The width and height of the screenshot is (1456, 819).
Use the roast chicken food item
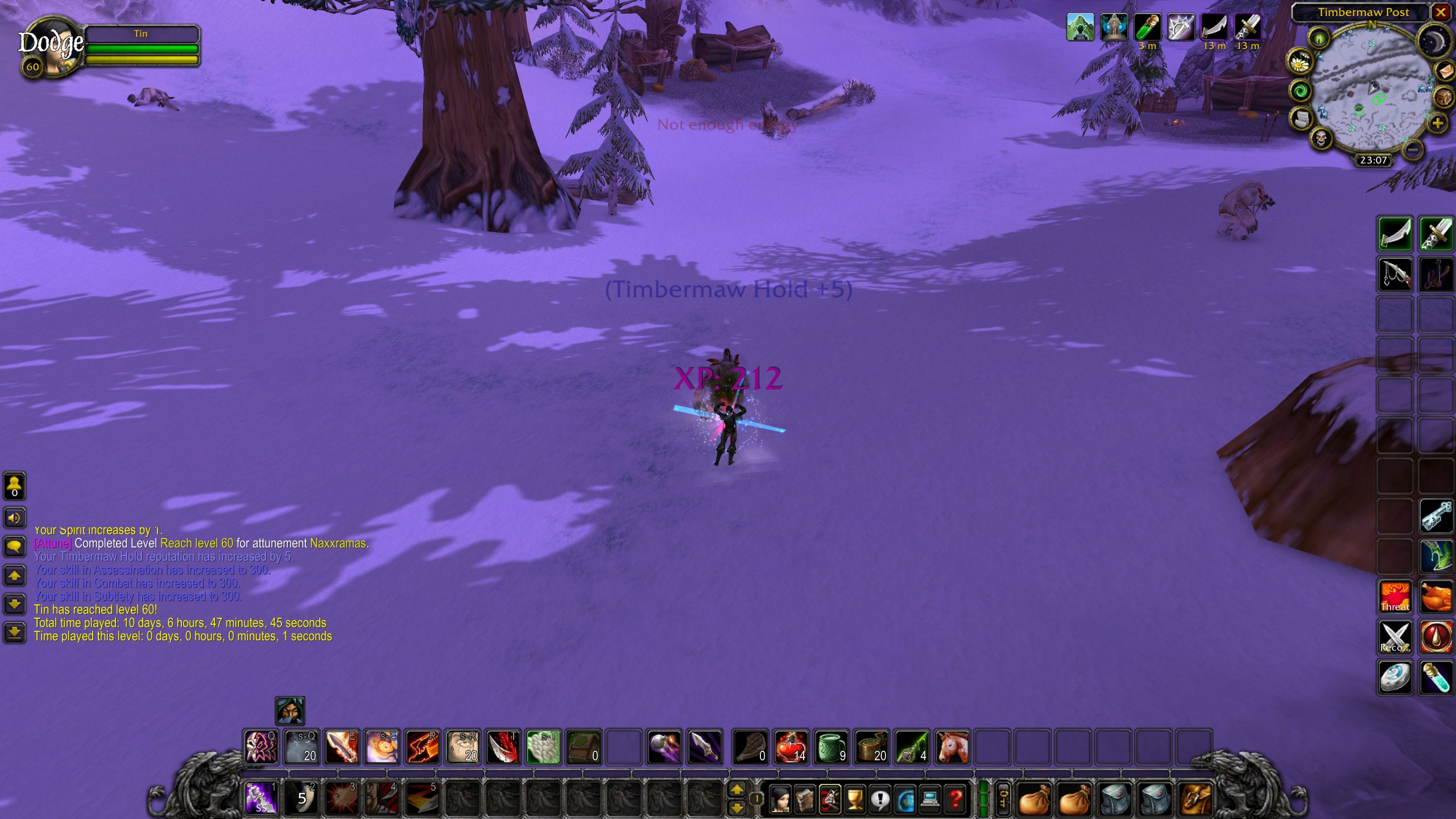(1436, 597)
